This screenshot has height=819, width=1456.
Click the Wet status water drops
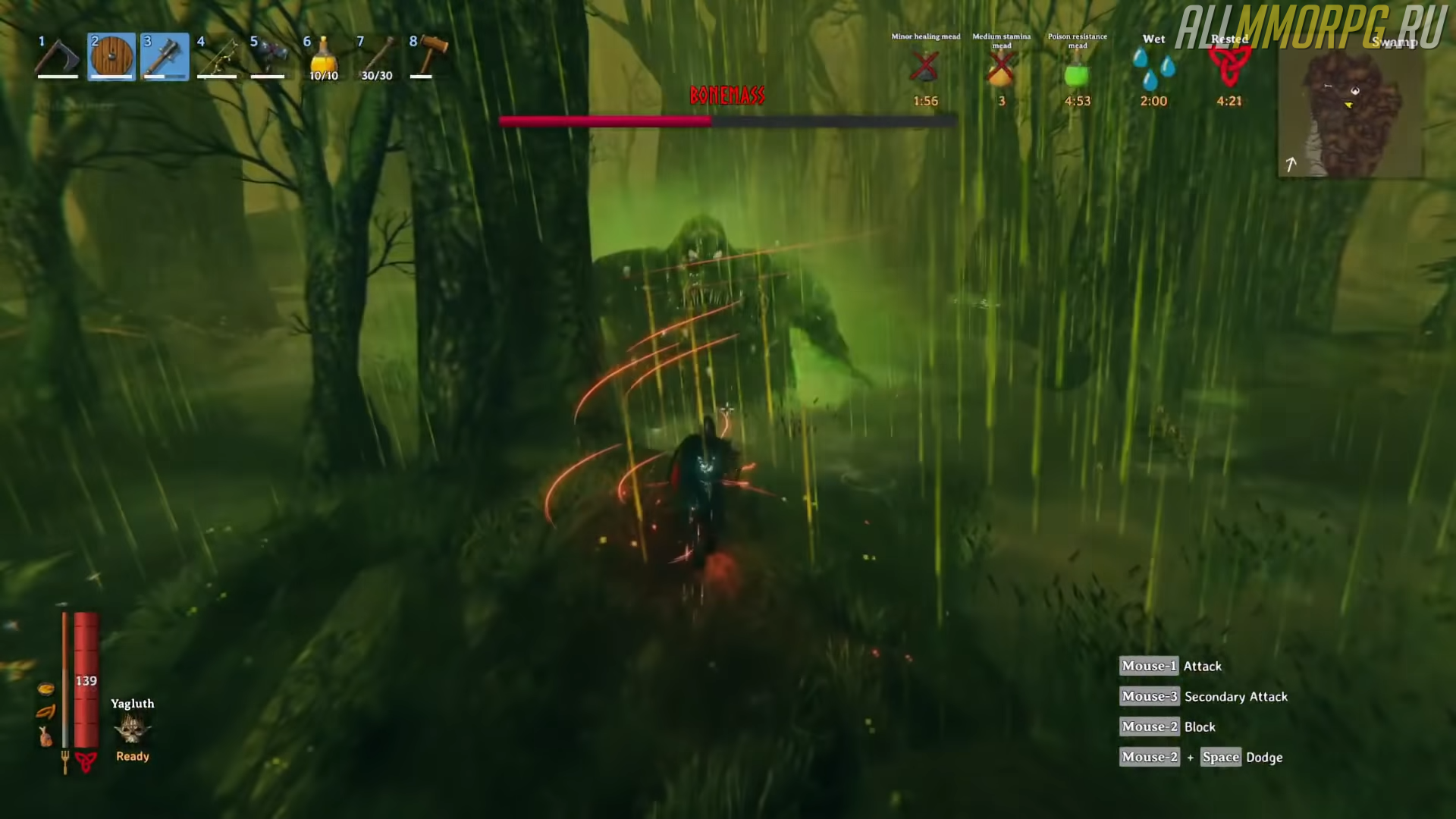click(x=1153, y=69)
